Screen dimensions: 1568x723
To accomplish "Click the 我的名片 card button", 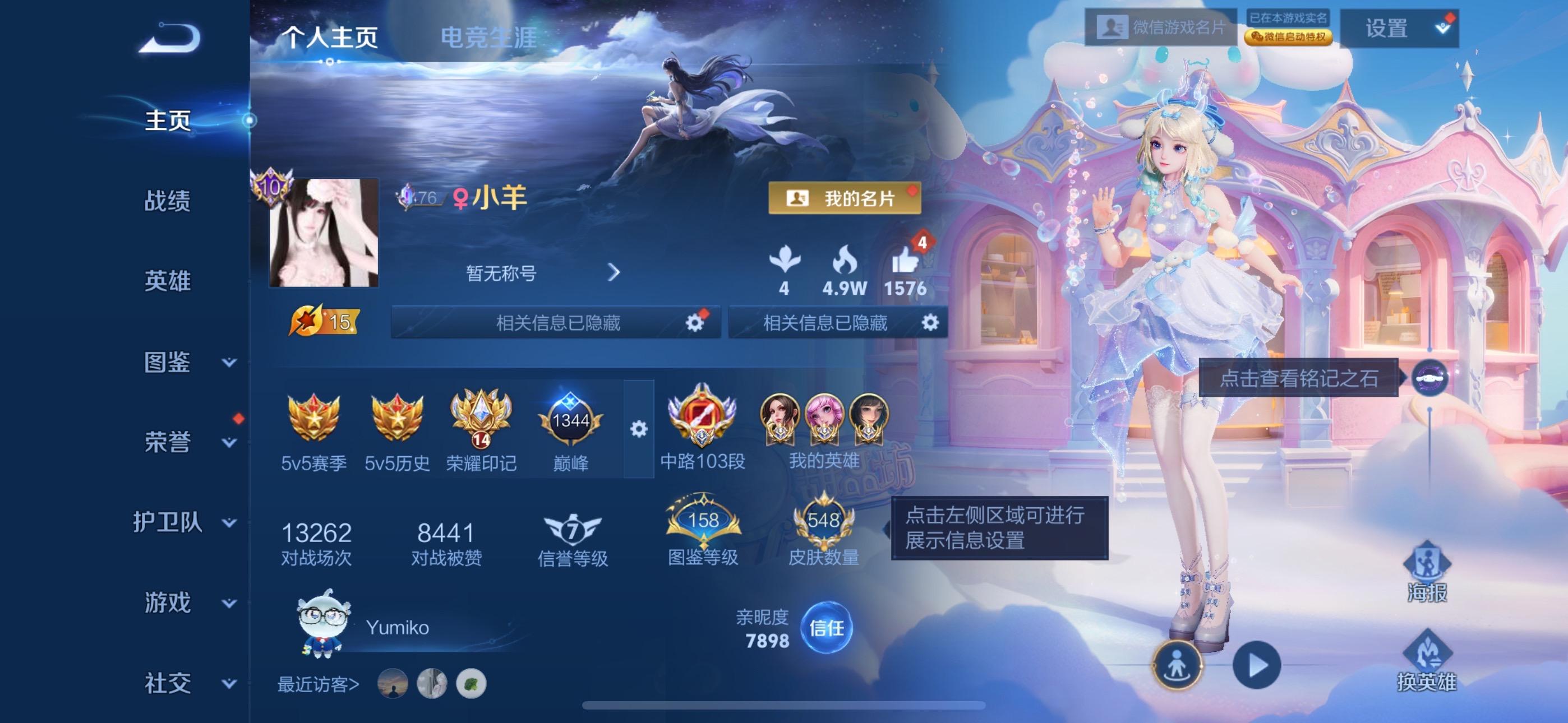I will [845, 199].
